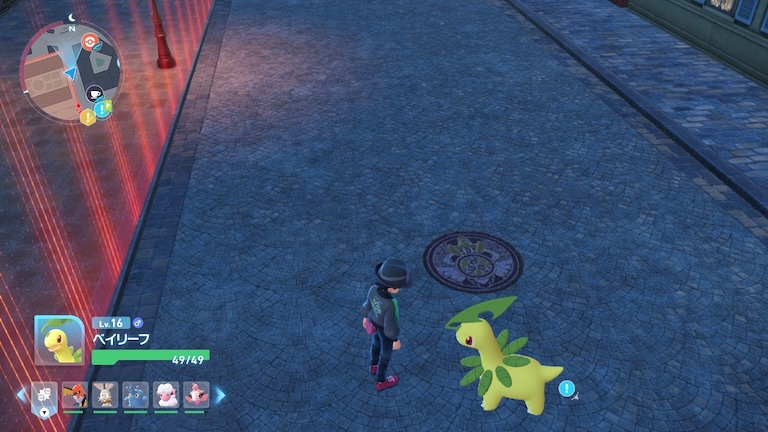Open the first party slot with down arrow
The image size is (768, 432).
pos(45,396)
